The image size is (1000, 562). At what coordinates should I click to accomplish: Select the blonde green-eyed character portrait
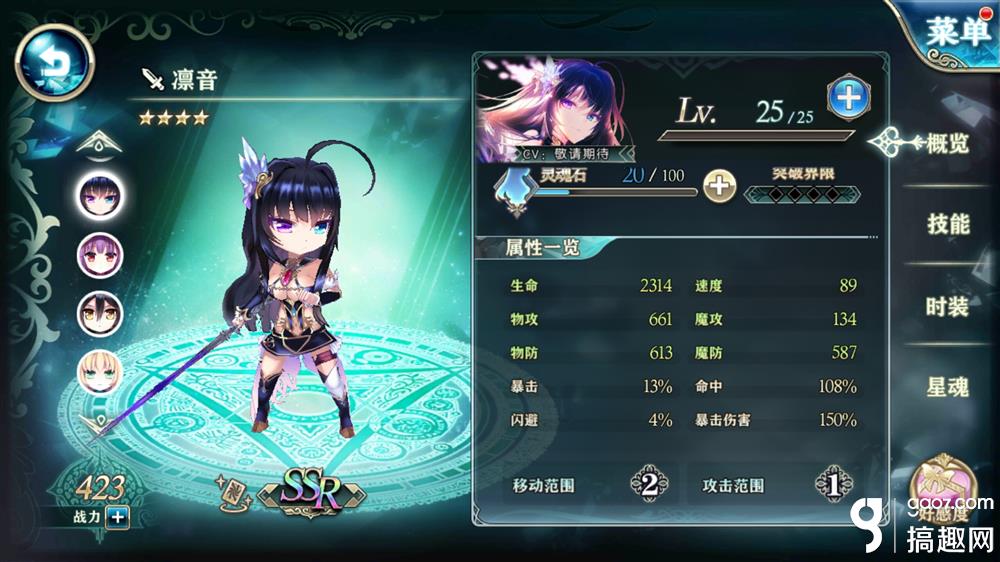[101, 370]
